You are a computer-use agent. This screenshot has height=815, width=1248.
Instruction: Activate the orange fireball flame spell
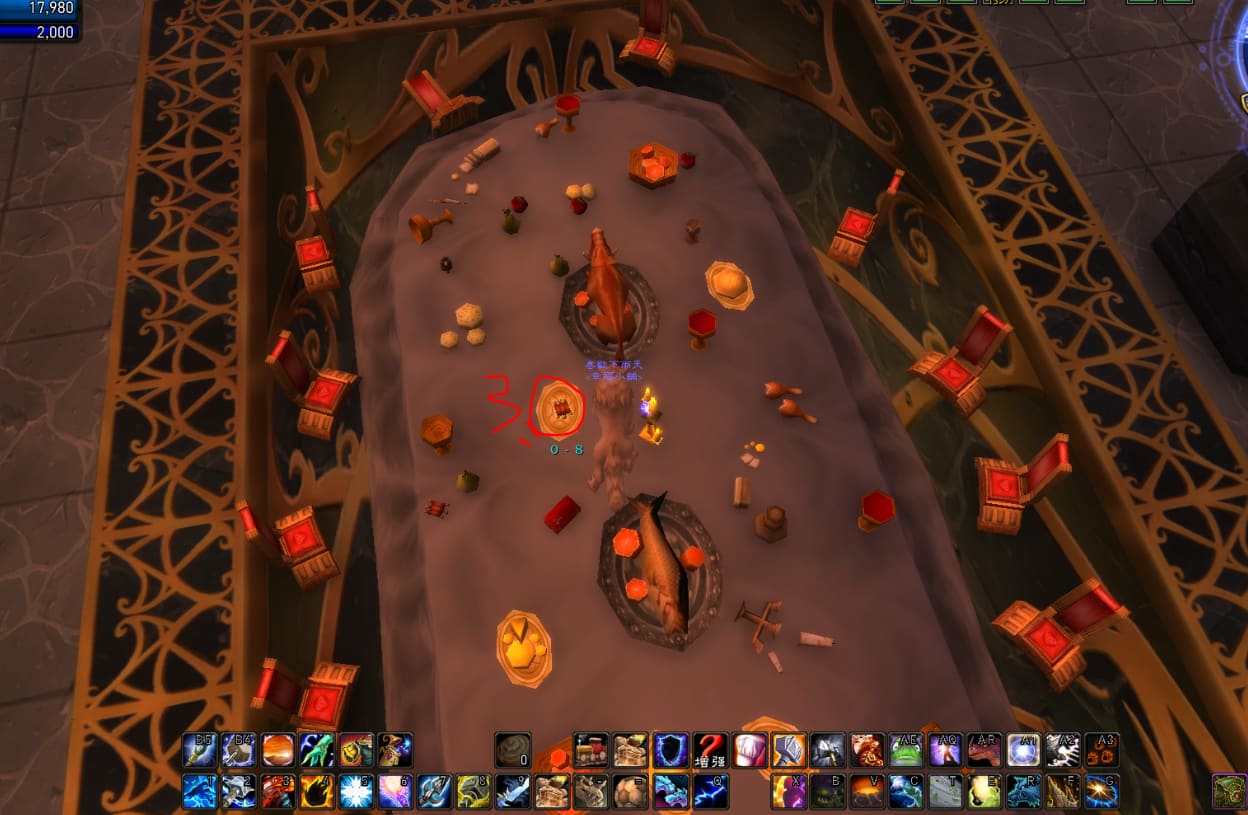click(318, 791)
